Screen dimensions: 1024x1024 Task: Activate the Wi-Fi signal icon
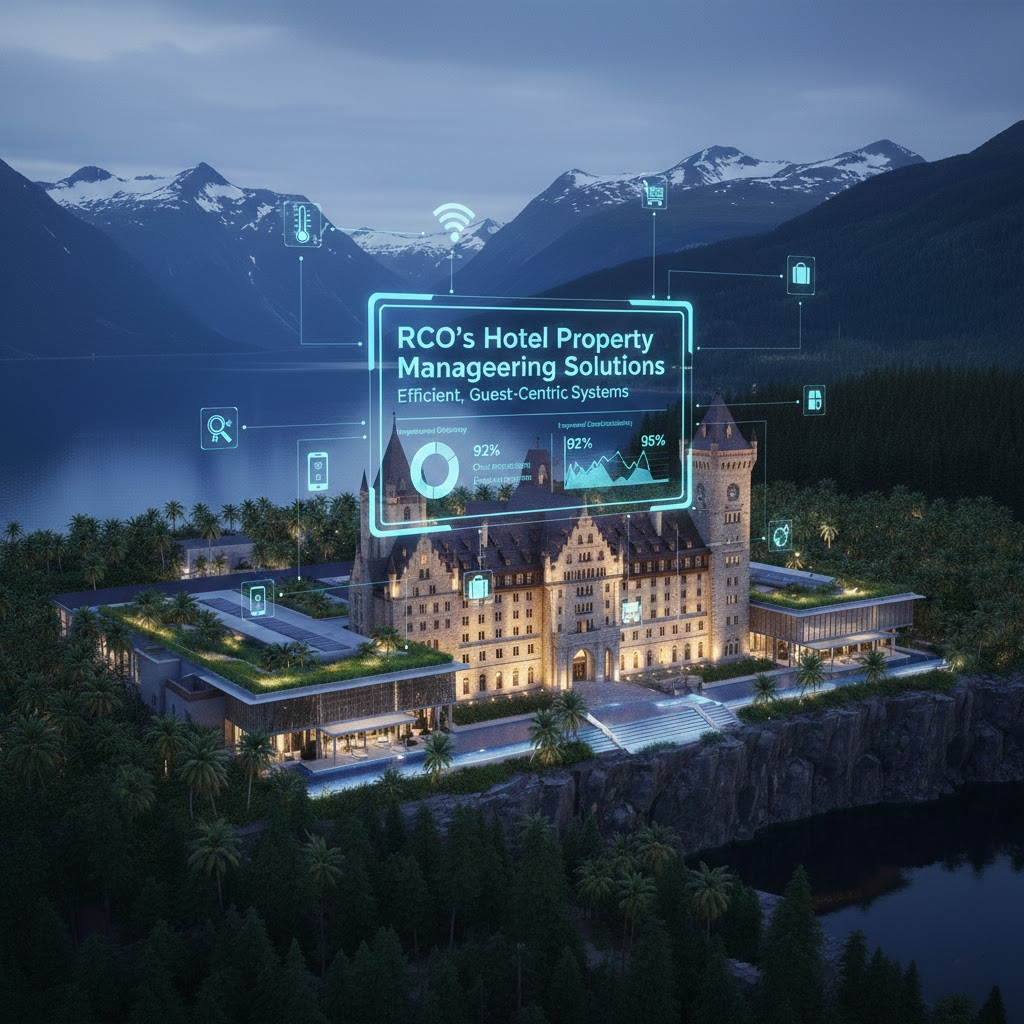[453, 221]
